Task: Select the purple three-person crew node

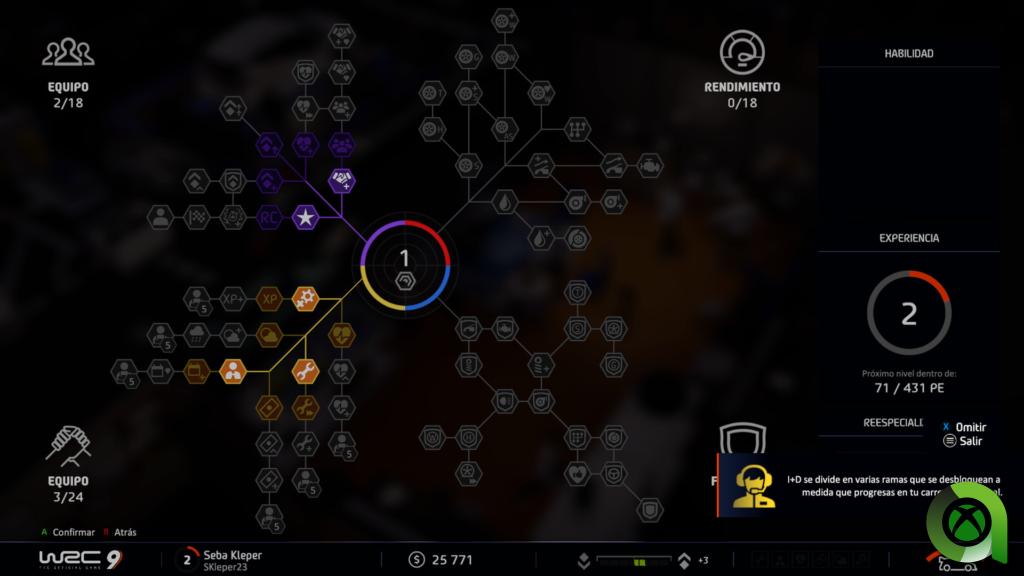Action: pyautogui.click(x=342, y=145)
